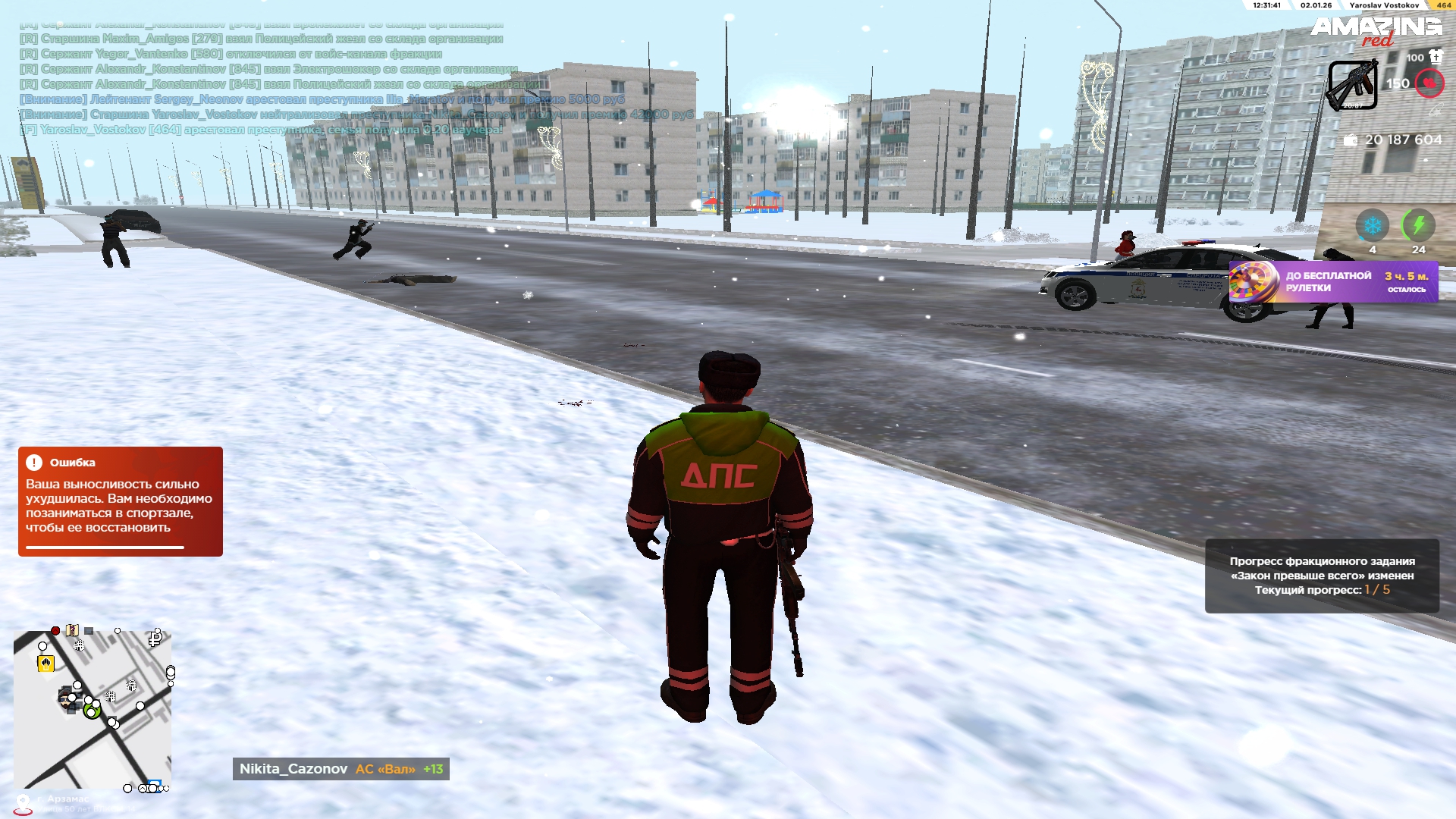Open the minimap
Viewport: 1456px width, 819px height.
tap(93, 709)
